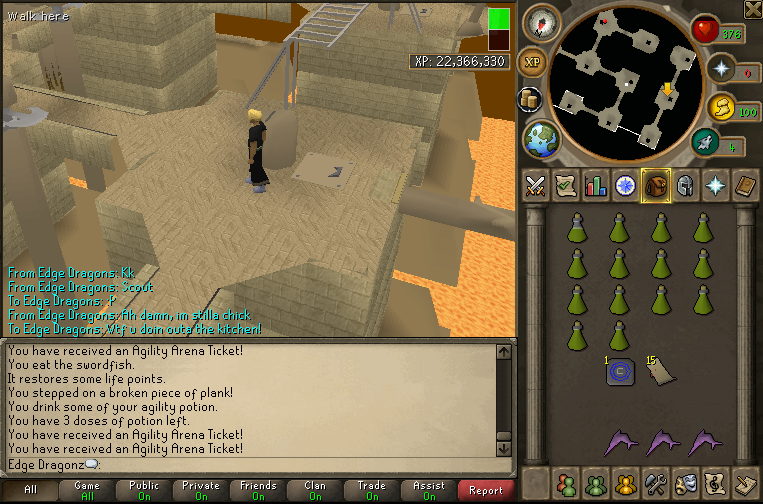Open the friends list tab
This screenshot has height=504, width=763.
(x=566, y=484)
